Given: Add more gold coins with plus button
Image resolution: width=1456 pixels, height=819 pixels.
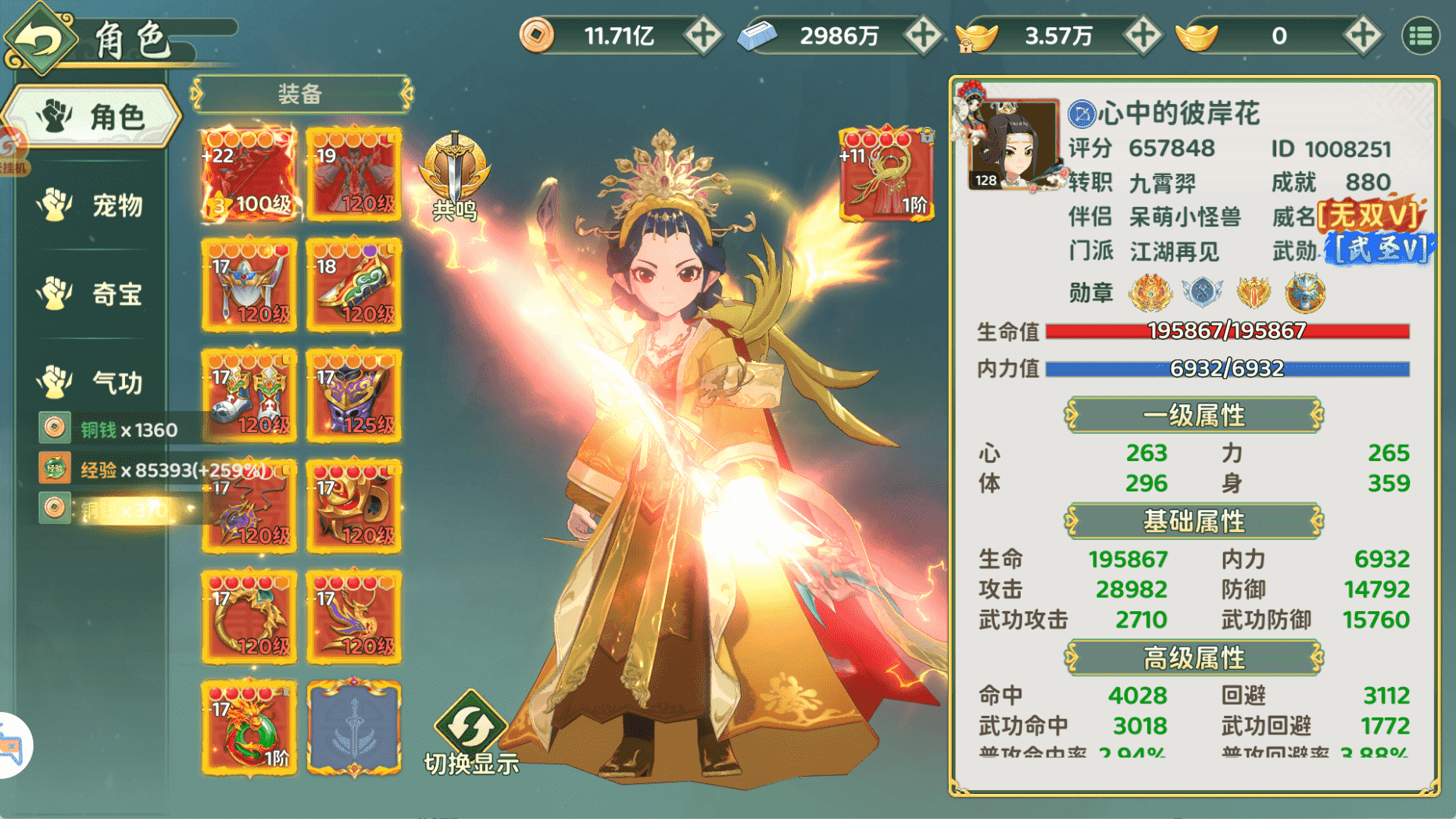Looking at the screenshot, I should coord(703,36).
